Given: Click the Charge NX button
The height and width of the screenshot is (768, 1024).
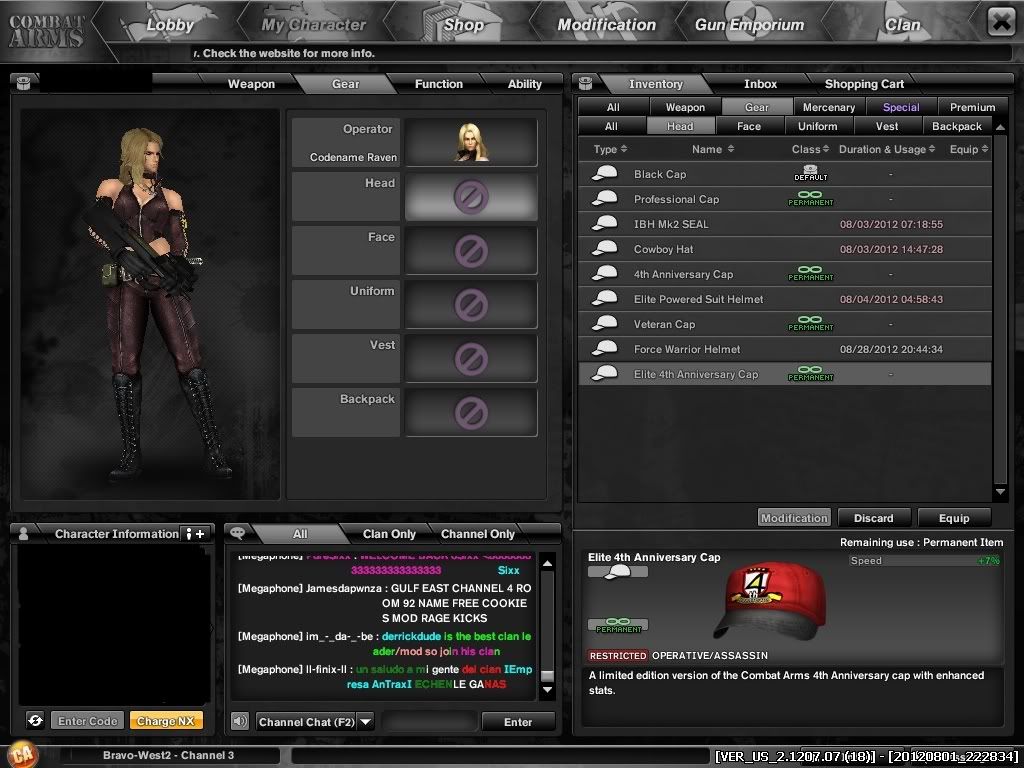Looking at the screenshot, I should point(166,721).
